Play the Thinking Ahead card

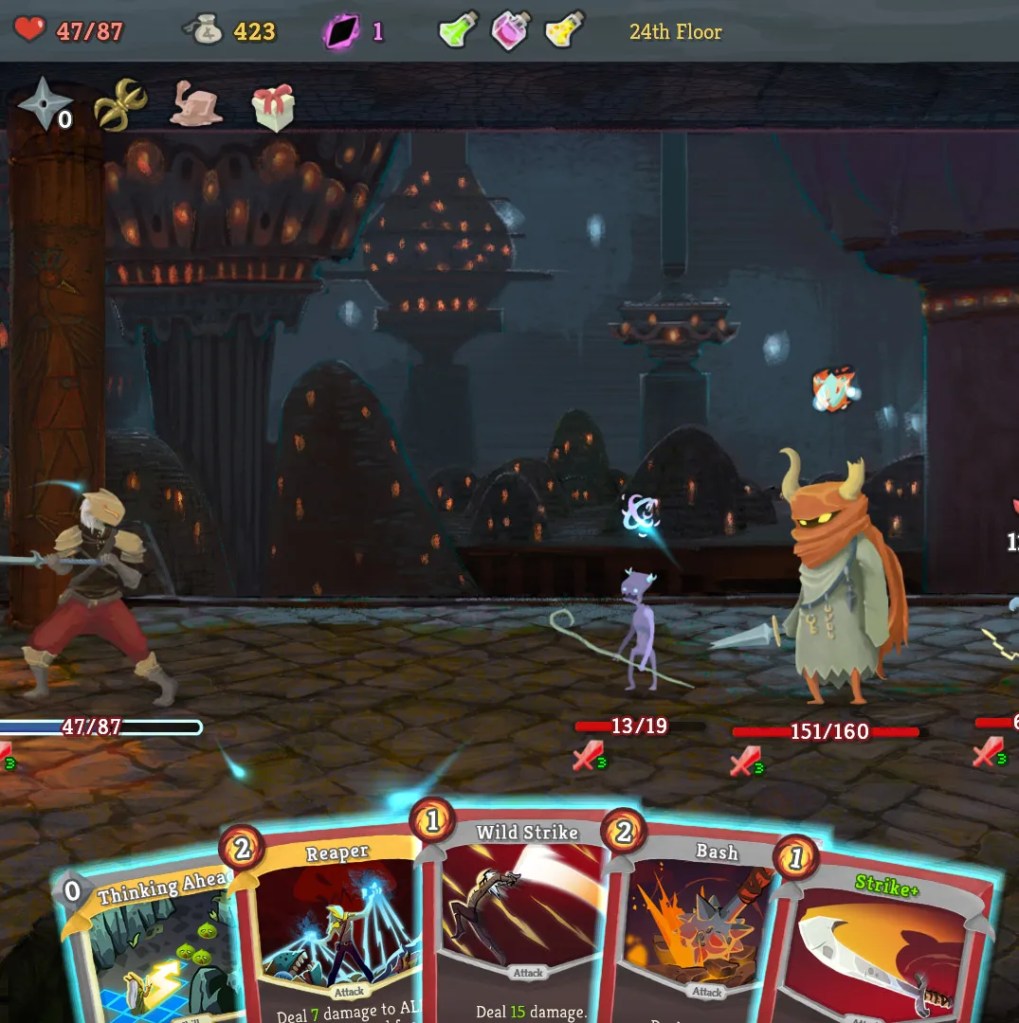tap(150, 950)
